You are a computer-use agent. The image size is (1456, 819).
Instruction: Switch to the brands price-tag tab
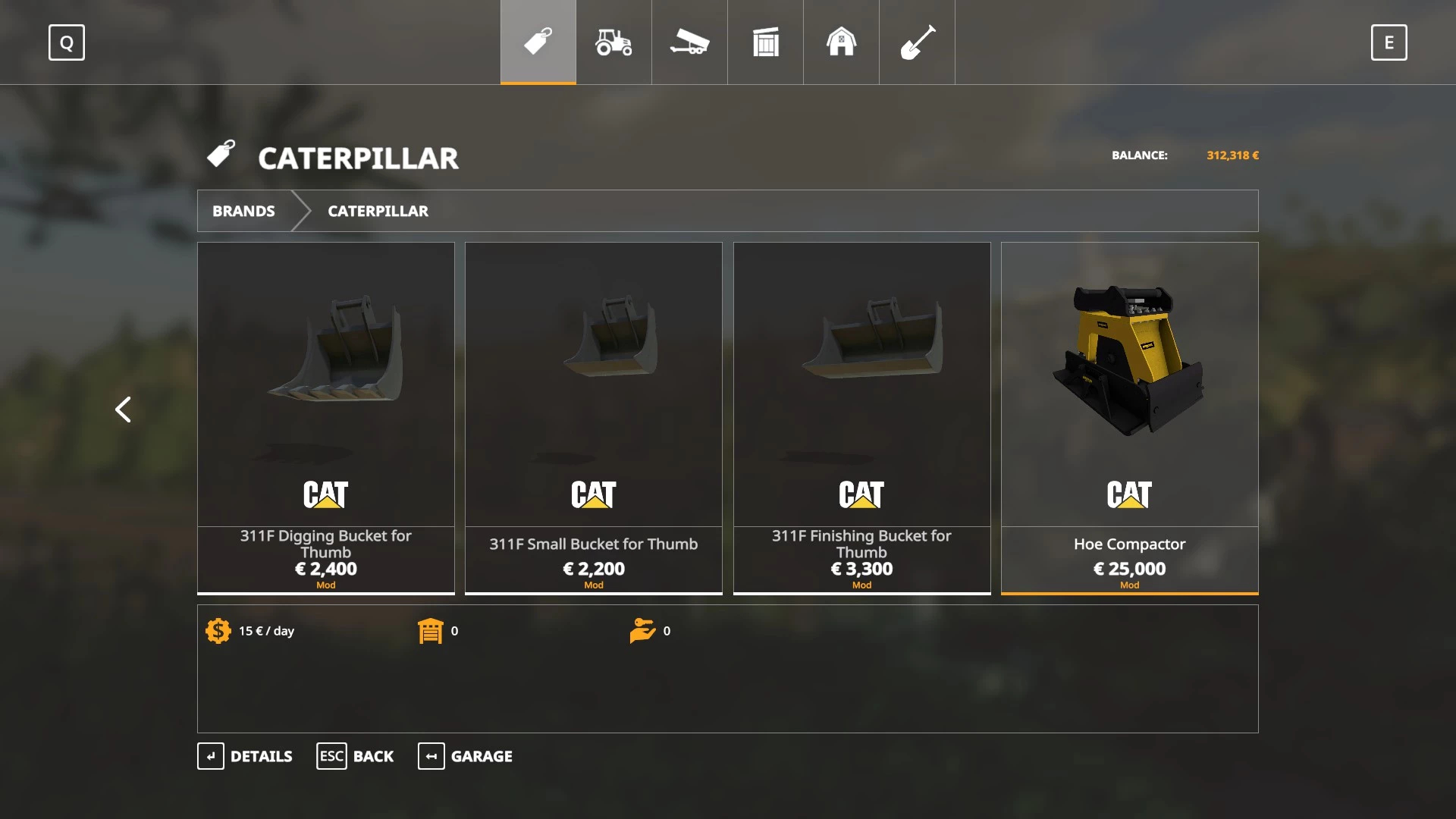[x=538, y=42]
